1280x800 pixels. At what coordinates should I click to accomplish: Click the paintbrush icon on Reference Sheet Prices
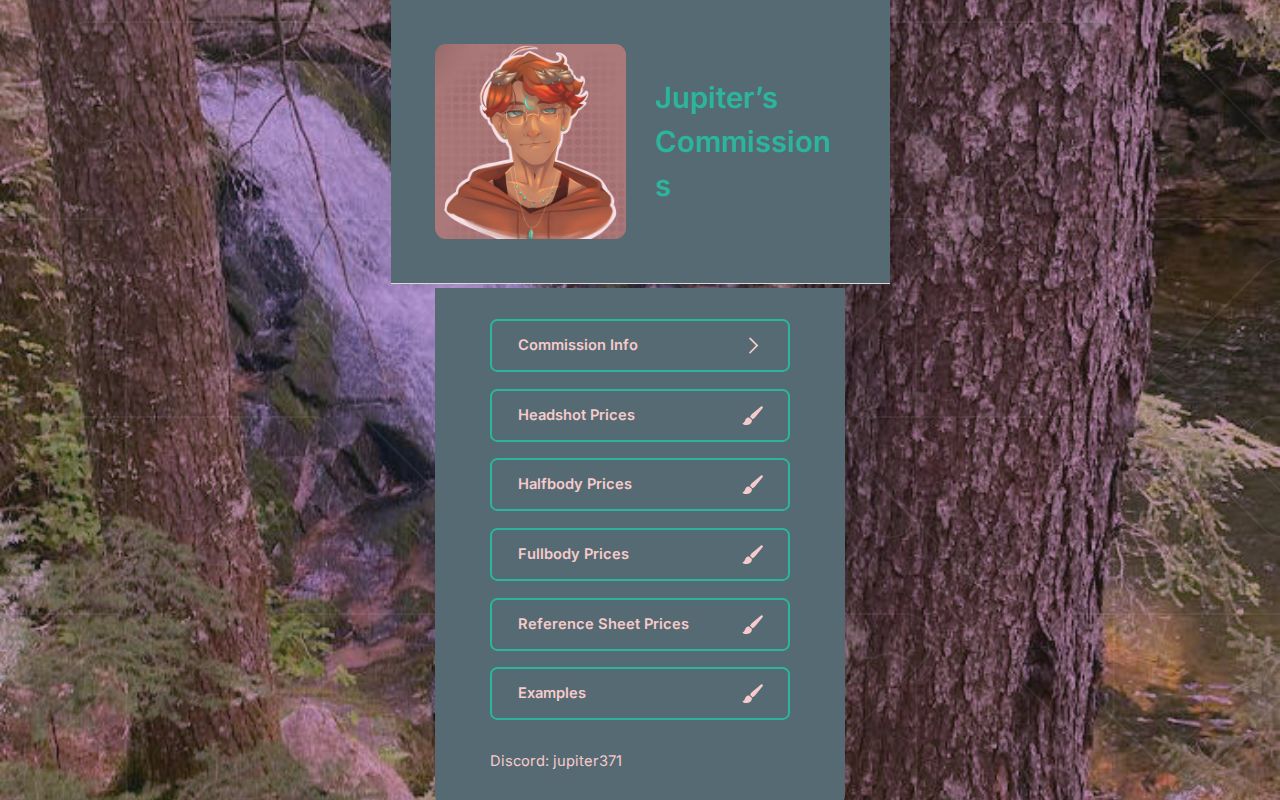753,624
